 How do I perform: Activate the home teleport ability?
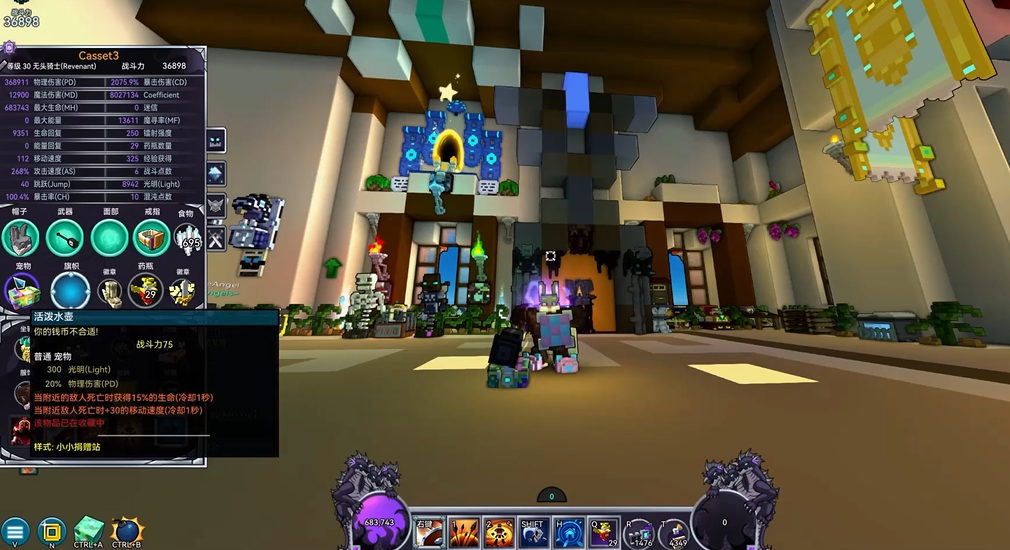569,532
